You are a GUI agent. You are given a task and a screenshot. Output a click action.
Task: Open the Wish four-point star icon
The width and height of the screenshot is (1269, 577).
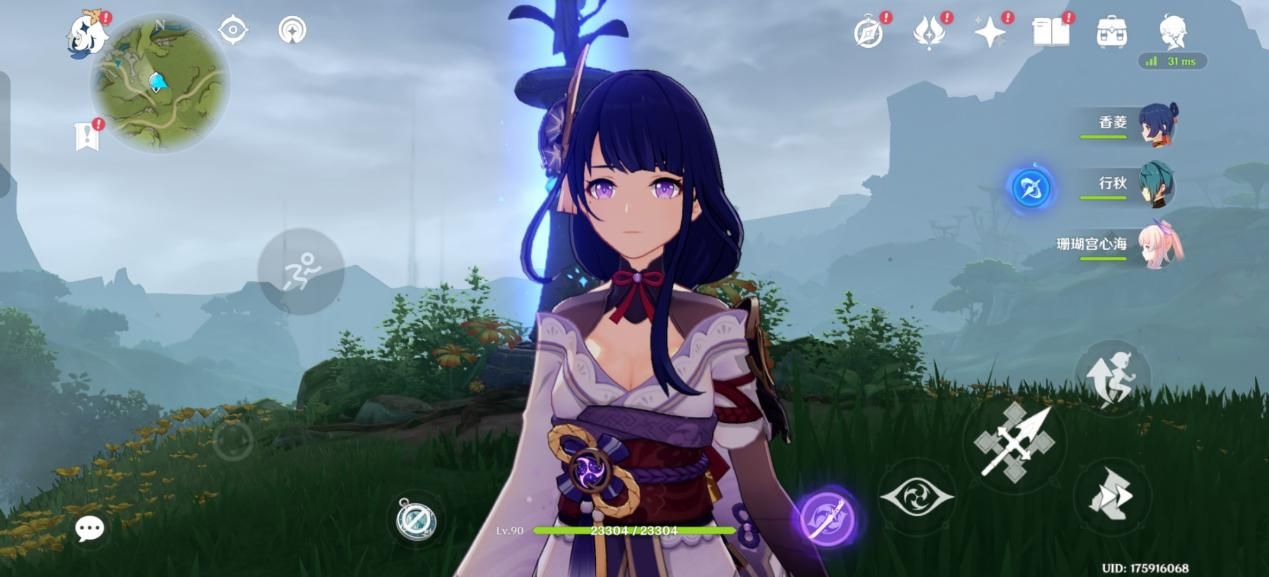[990, 33]
